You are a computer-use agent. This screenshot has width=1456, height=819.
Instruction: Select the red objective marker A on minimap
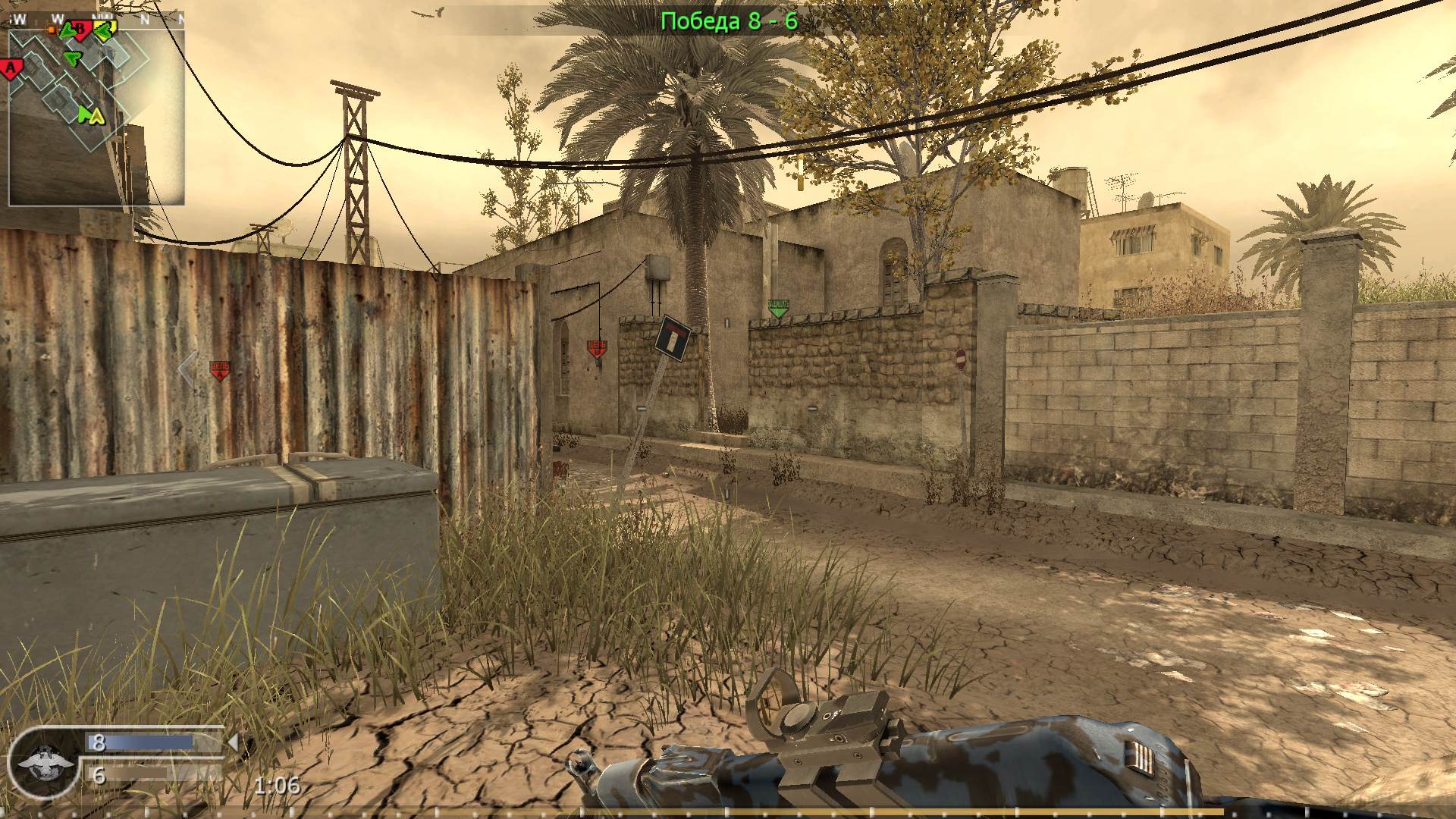tap(9, 67)
